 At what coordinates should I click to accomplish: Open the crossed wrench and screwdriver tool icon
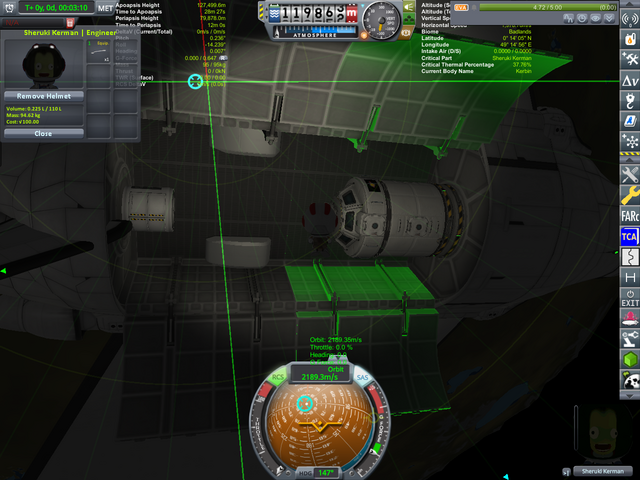tap(630, 174)
